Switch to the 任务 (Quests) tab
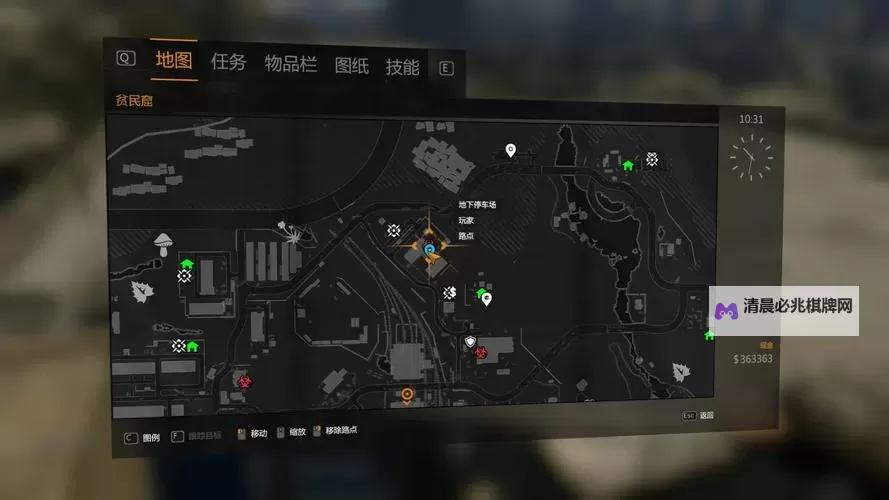889x500 pixels. pyautogui.click(x=228, y=63)
